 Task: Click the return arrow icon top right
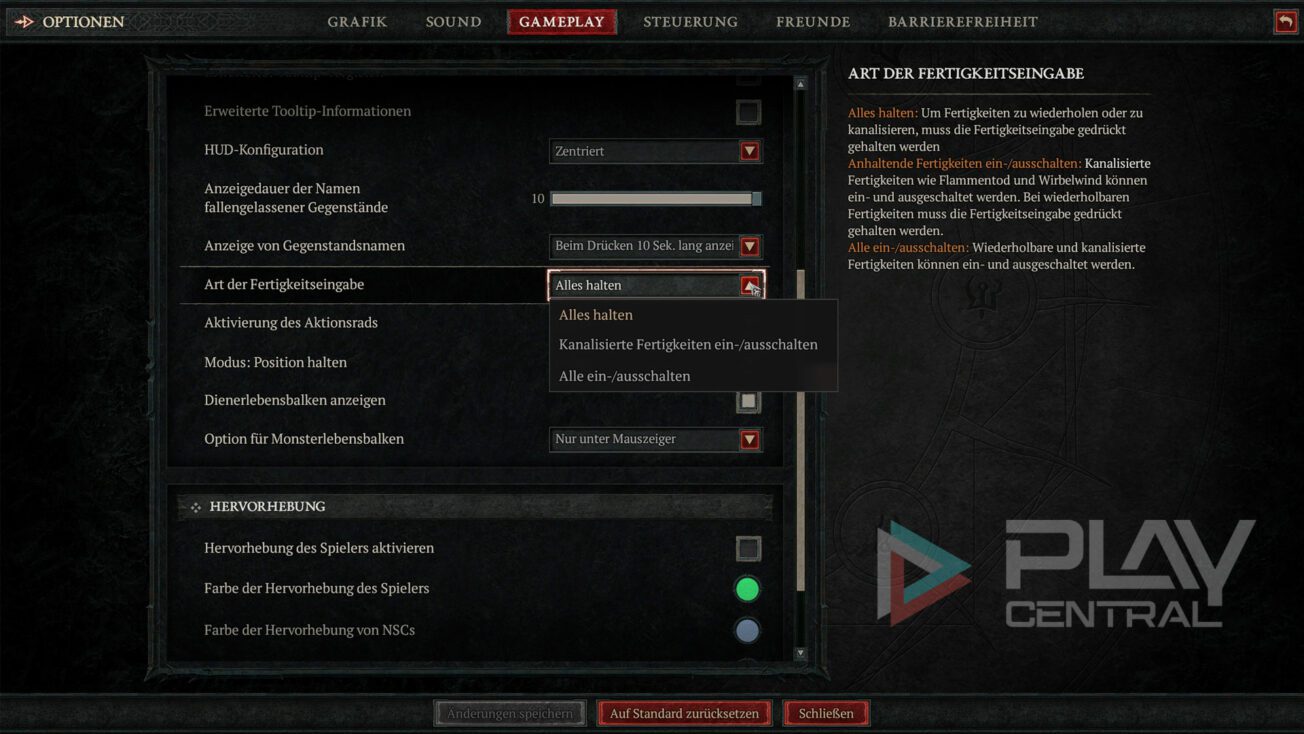click(x=1285, y=20)
